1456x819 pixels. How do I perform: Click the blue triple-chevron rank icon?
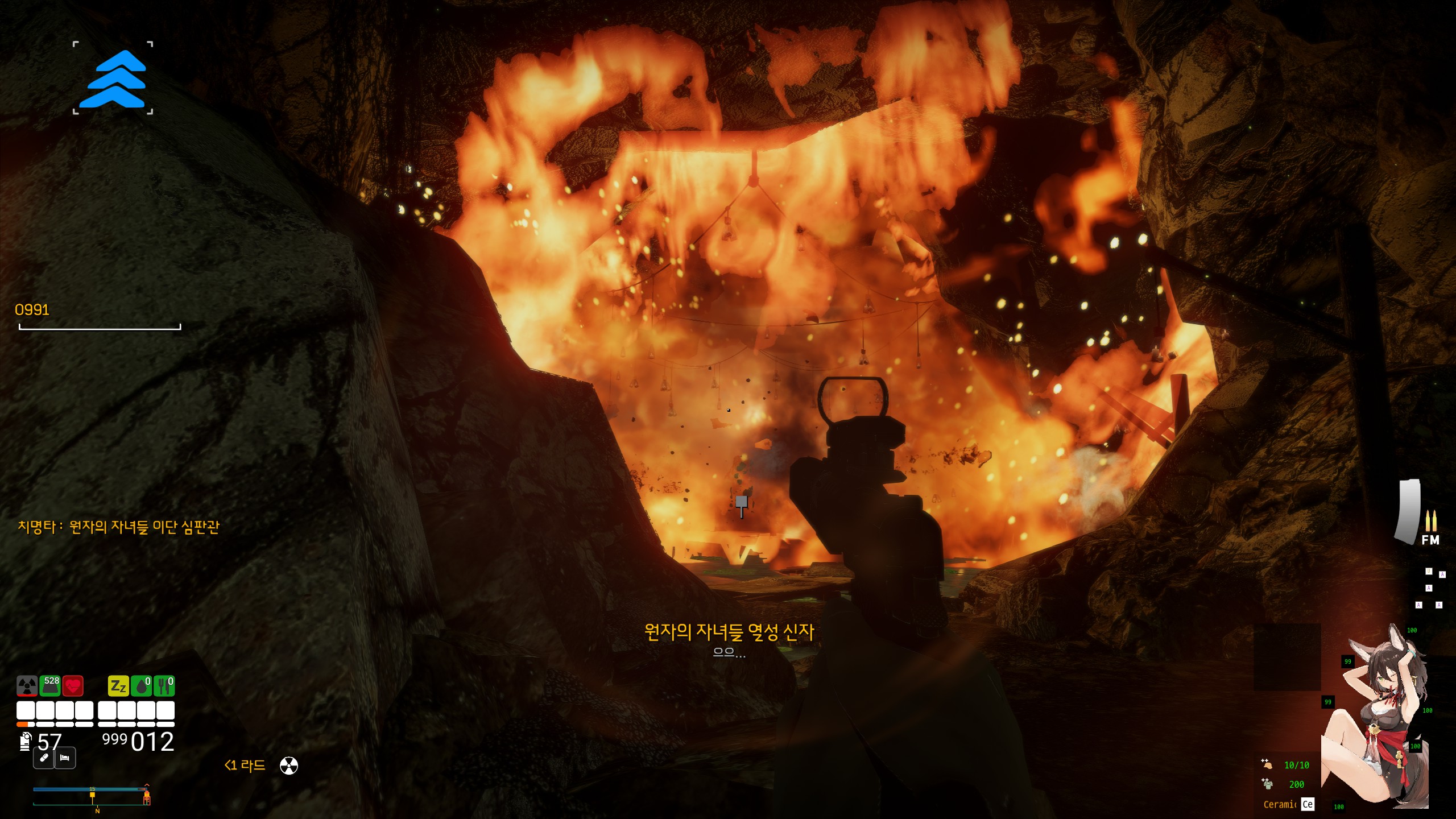tap(113, 78)
